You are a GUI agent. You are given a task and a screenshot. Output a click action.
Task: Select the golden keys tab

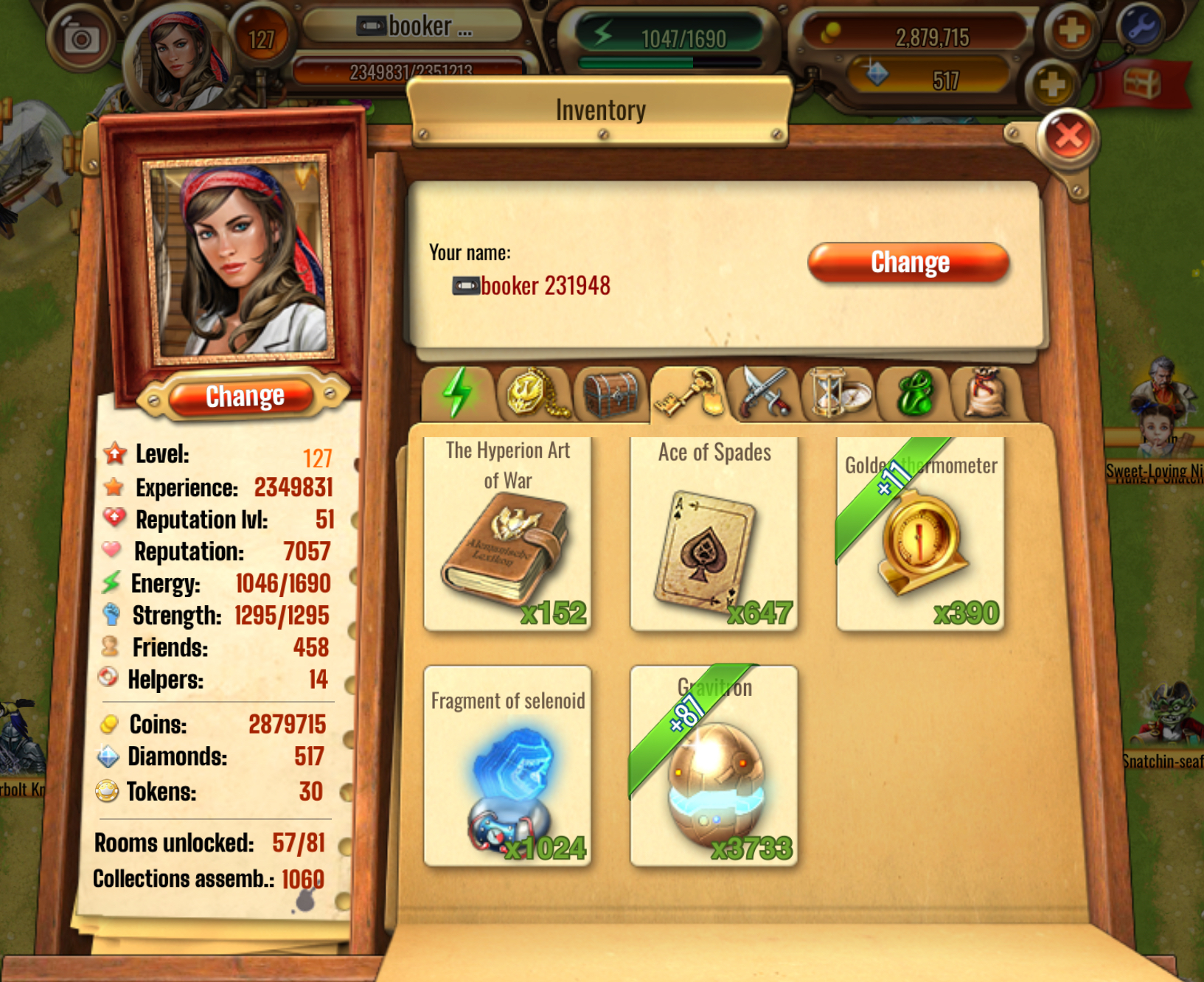[x=688, y=392]
